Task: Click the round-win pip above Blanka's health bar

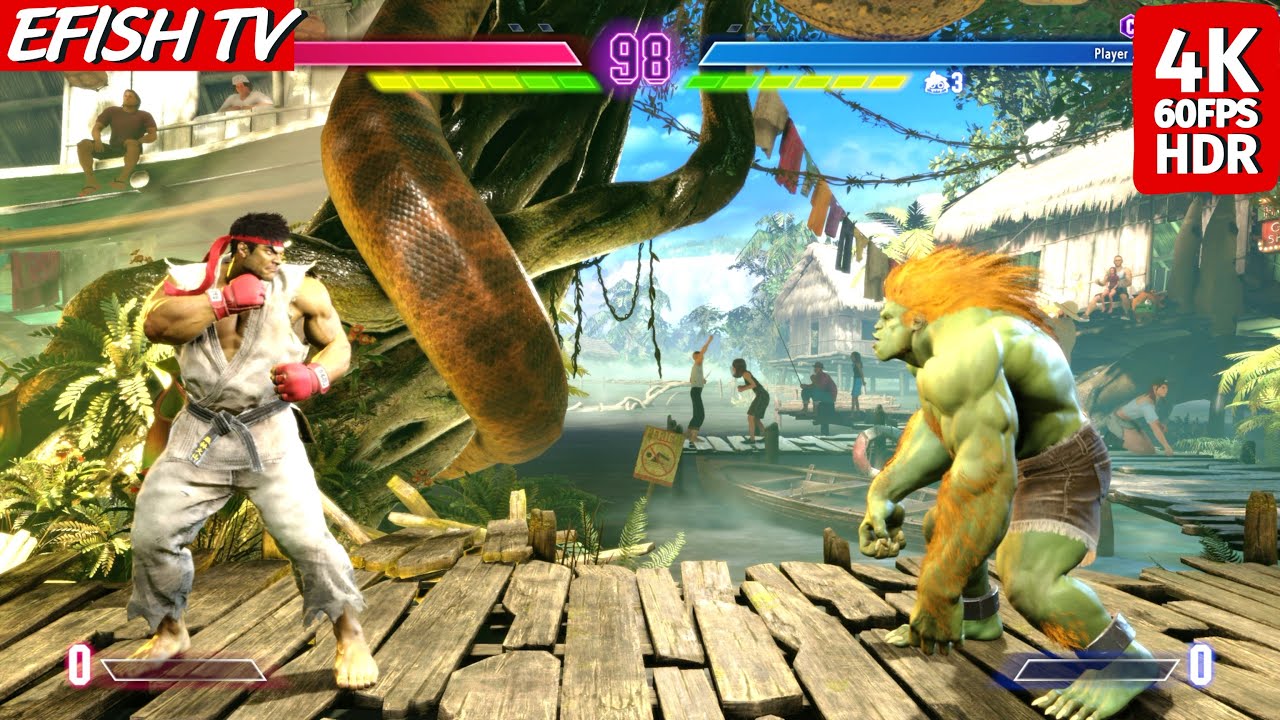Action: 733,26
